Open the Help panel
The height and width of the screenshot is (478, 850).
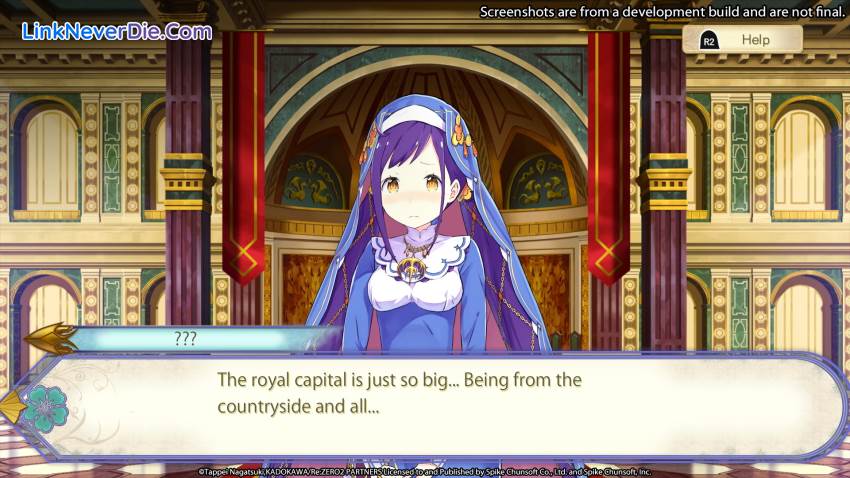(x=742, y=40)
